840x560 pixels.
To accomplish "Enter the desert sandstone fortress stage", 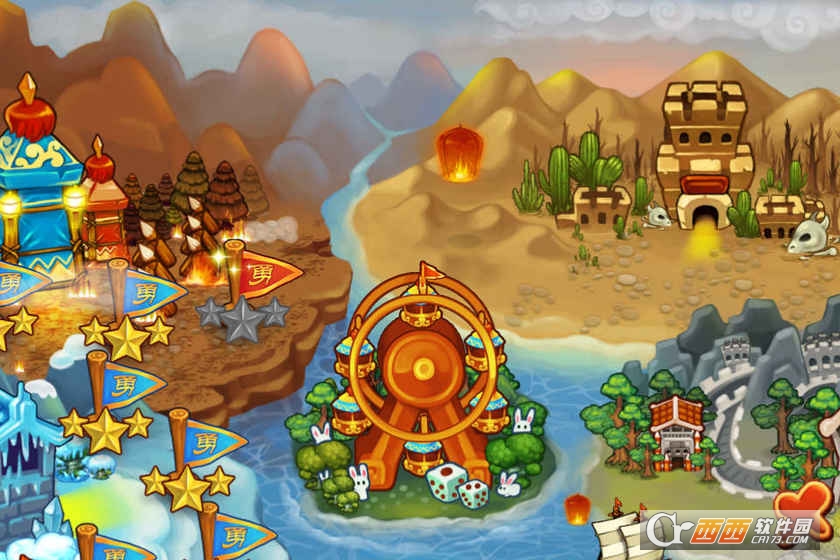I will coord(704,160).
